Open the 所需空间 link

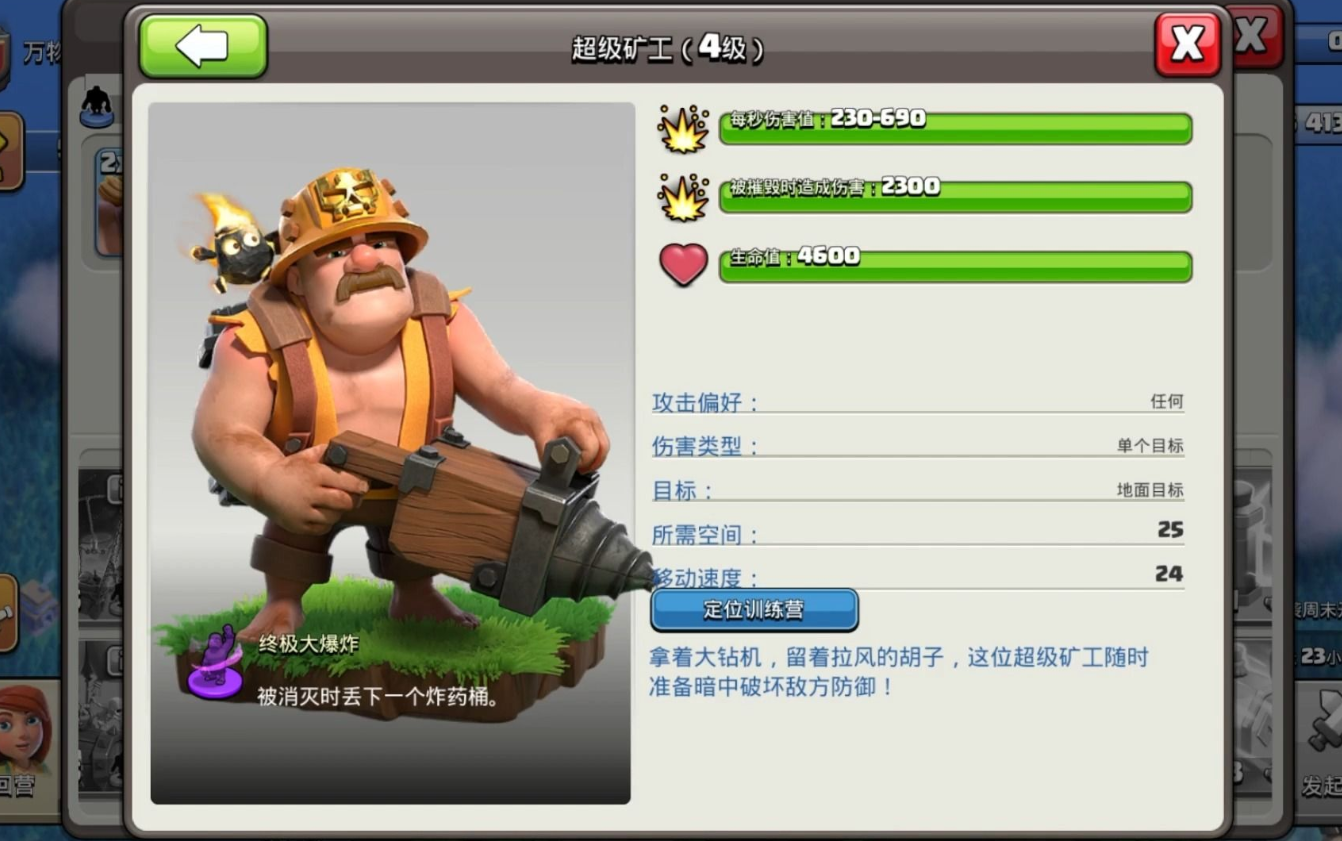[x=698, y=534]
